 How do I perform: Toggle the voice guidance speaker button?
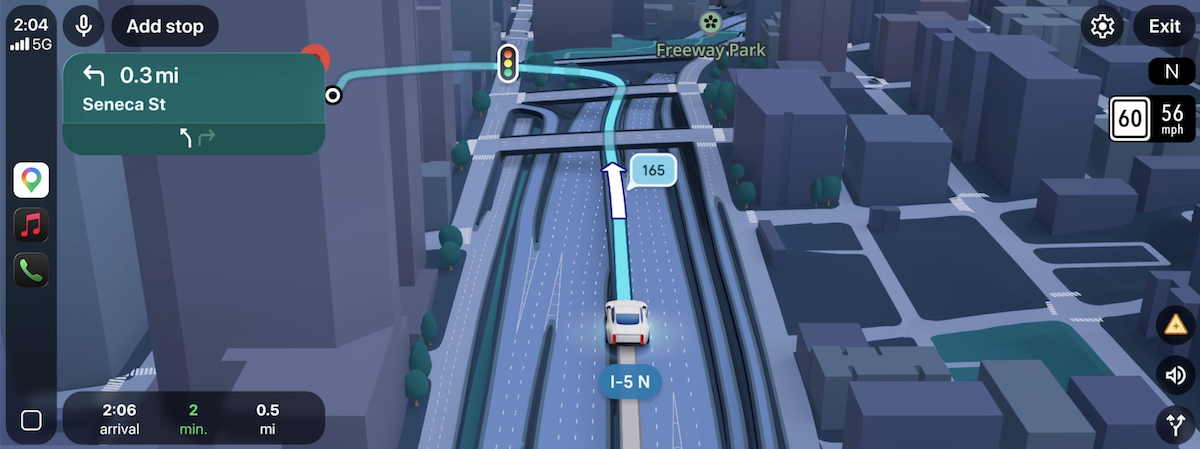point(1172,375)
